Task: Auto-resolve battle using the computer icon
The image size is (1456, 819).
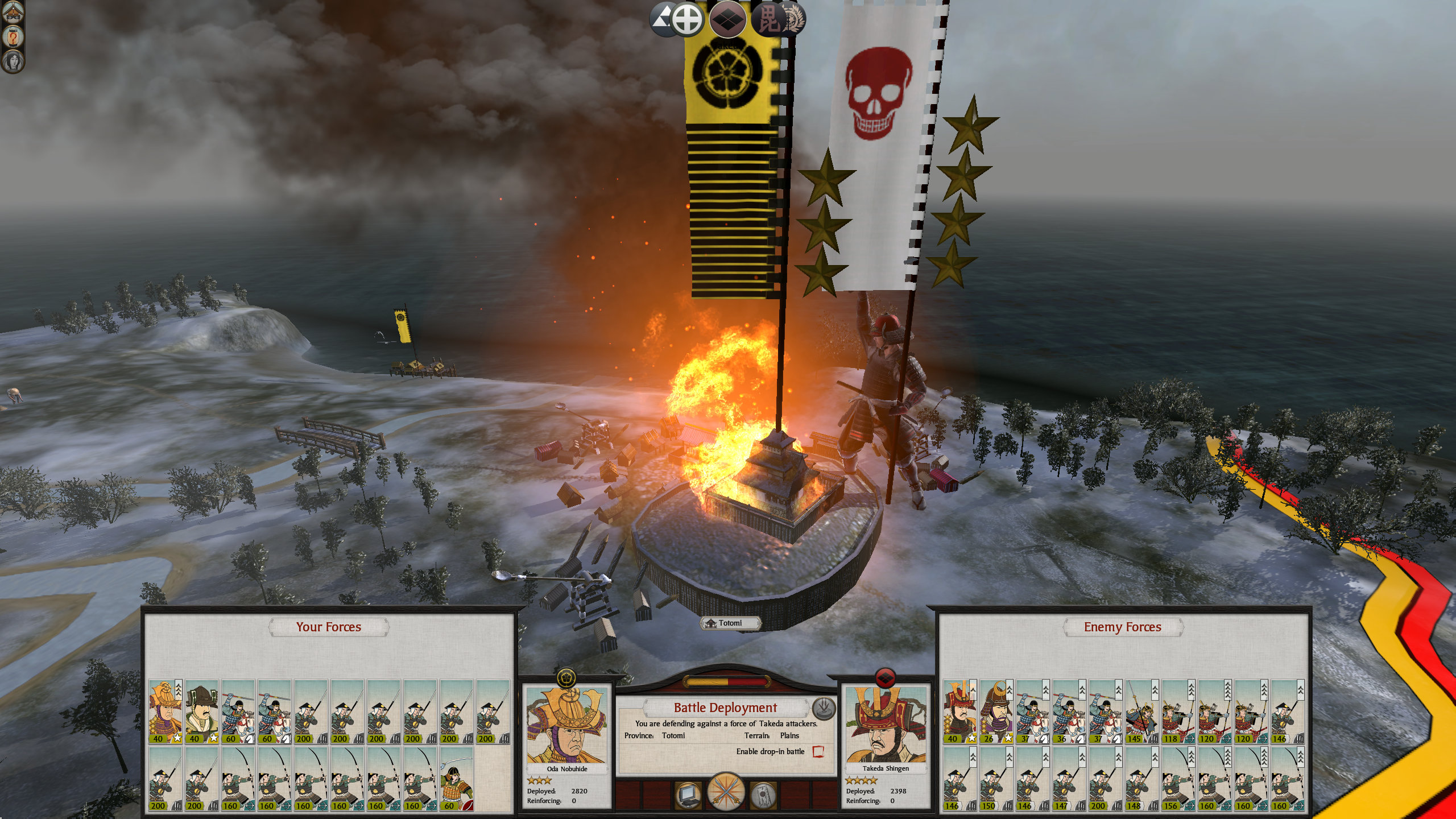Action: 688,794
